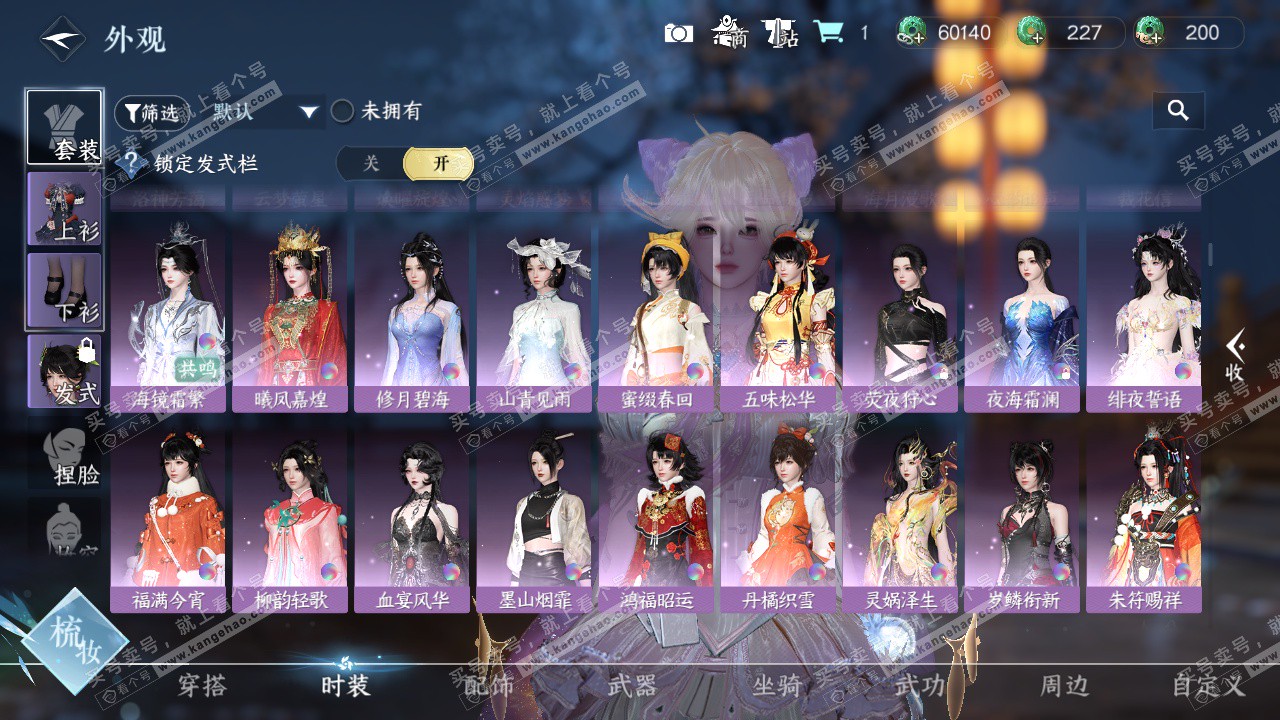The height and width of the screenshot is (720, 1280).
Task: Switch to the 上衫 category
Action: [x=65, y=209]
